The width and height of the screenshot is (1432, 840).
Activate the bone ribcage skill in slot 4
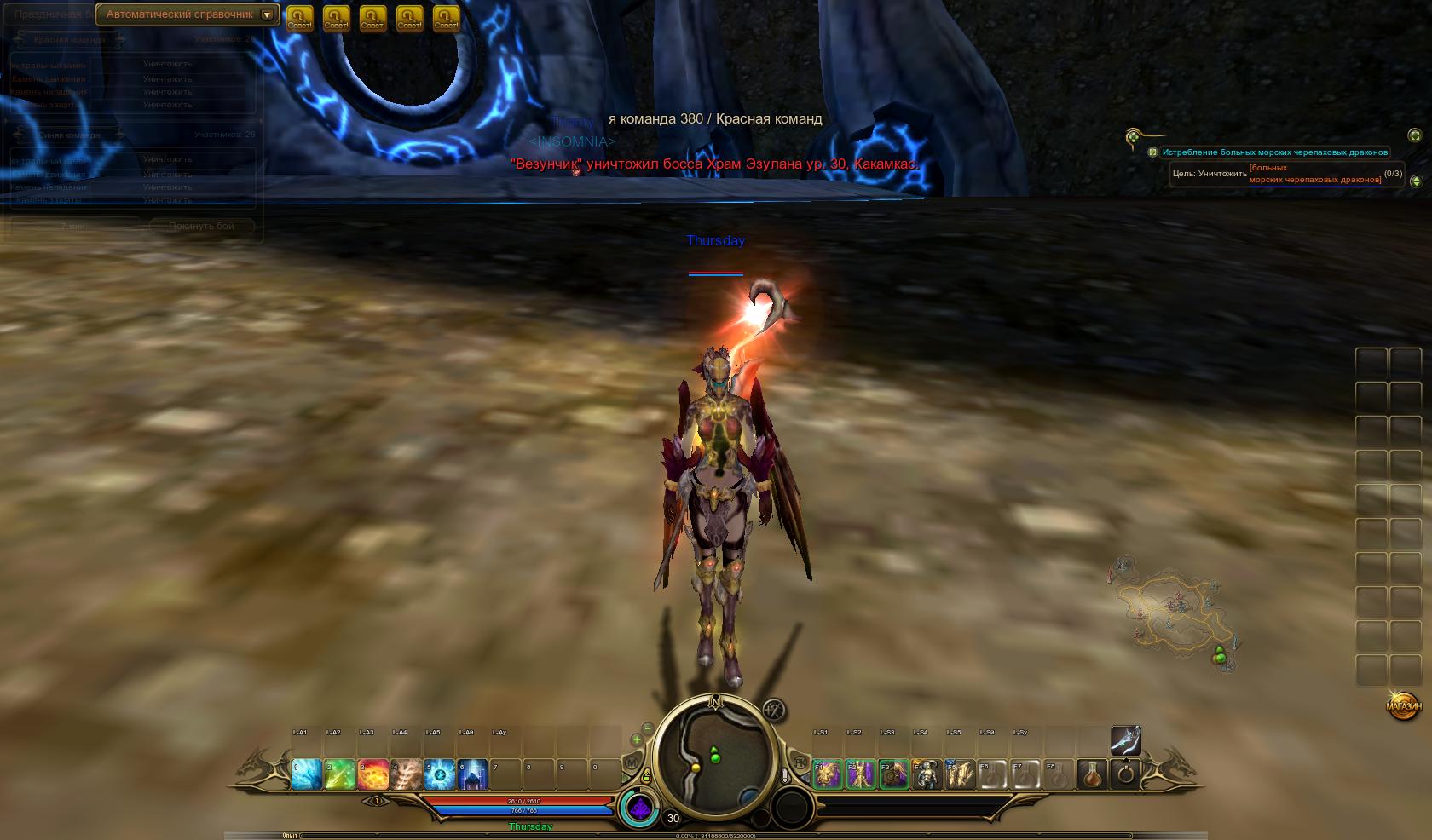pos(406,774)
